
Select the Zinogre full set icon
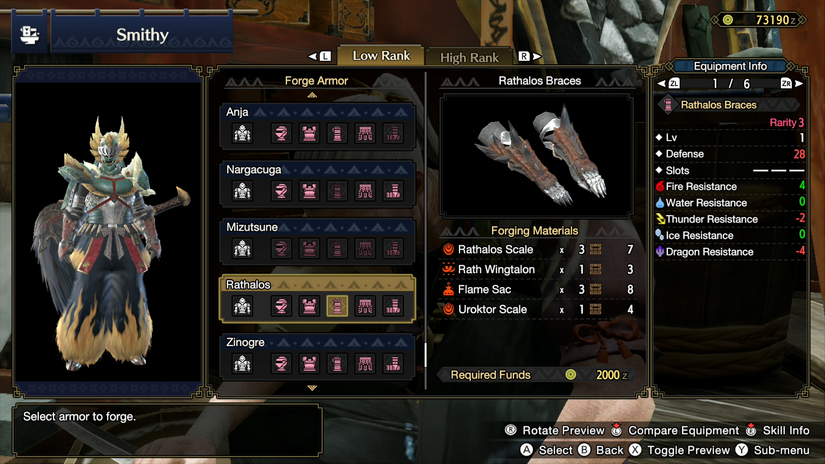(x=241, y=364)
